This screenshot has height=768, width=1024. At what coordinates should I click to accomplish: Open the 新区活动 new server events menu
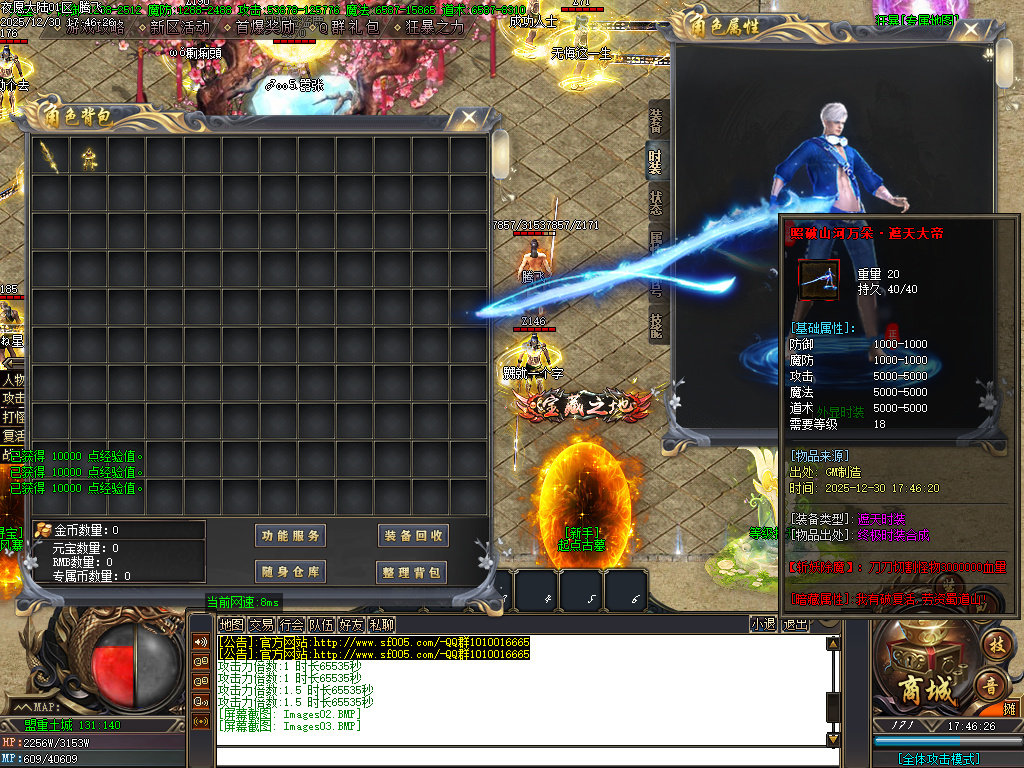(x=180, y=27)
